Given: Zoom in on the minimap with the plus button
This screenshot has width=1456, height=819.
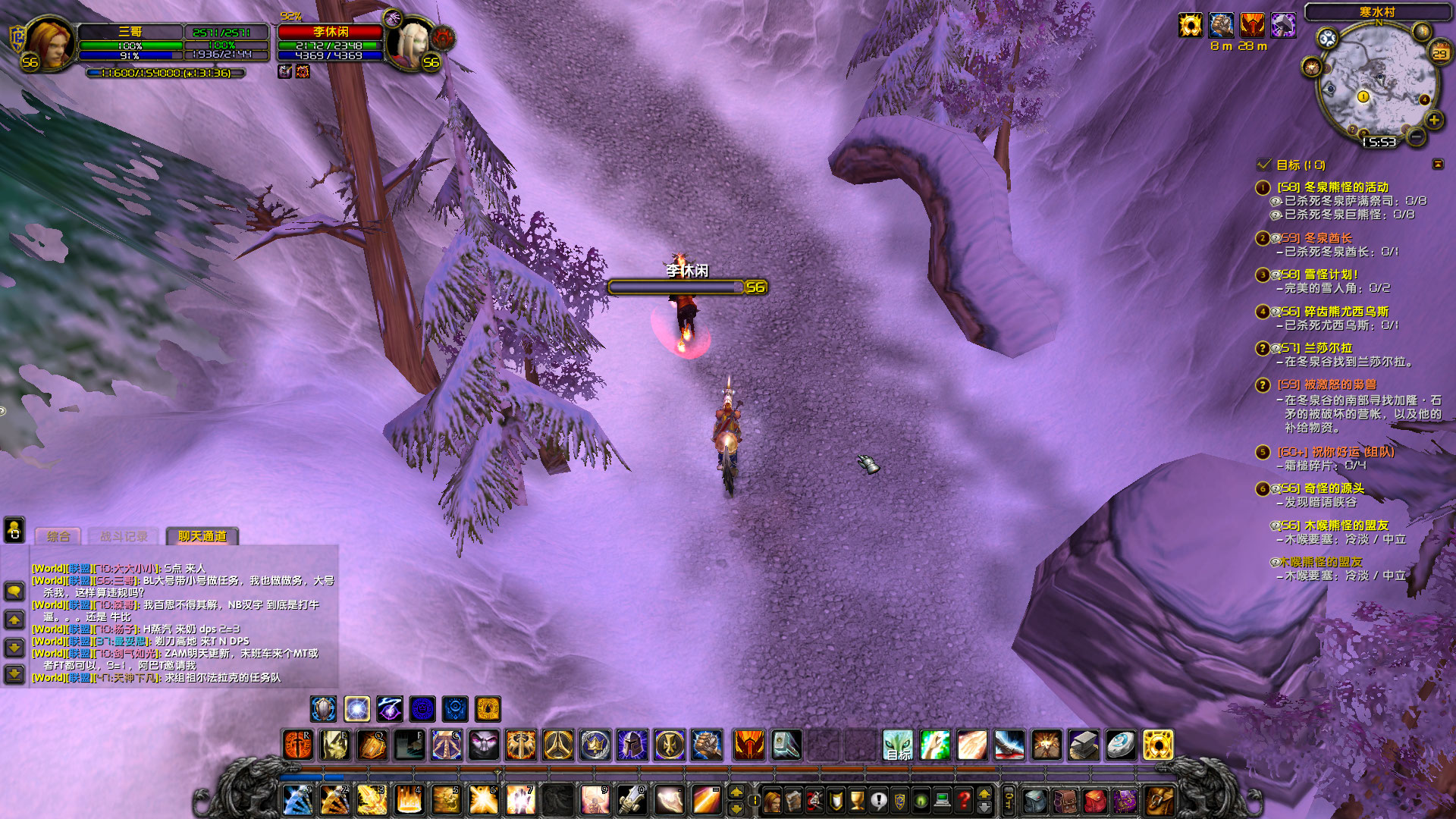Looking at the screenshot, I should pyautogui.click(x=1434, y=121).
